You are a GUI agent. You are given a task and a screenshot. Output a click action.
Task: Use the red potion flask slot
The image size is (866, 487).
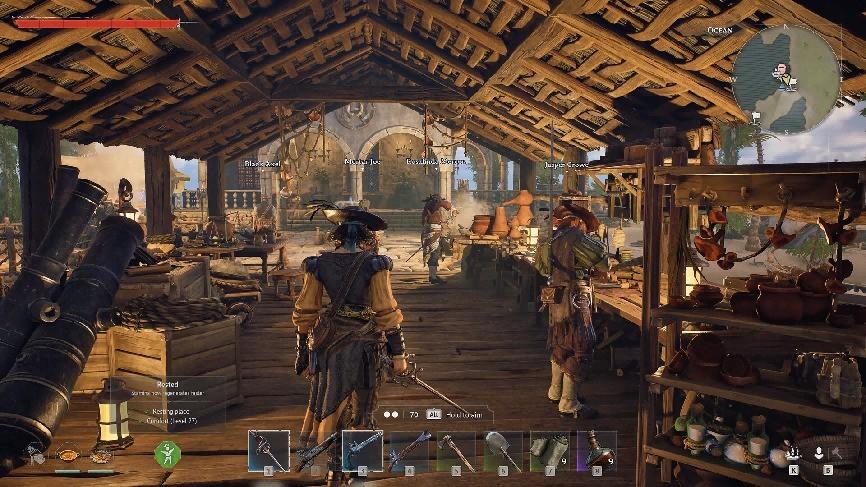[596, 451]
